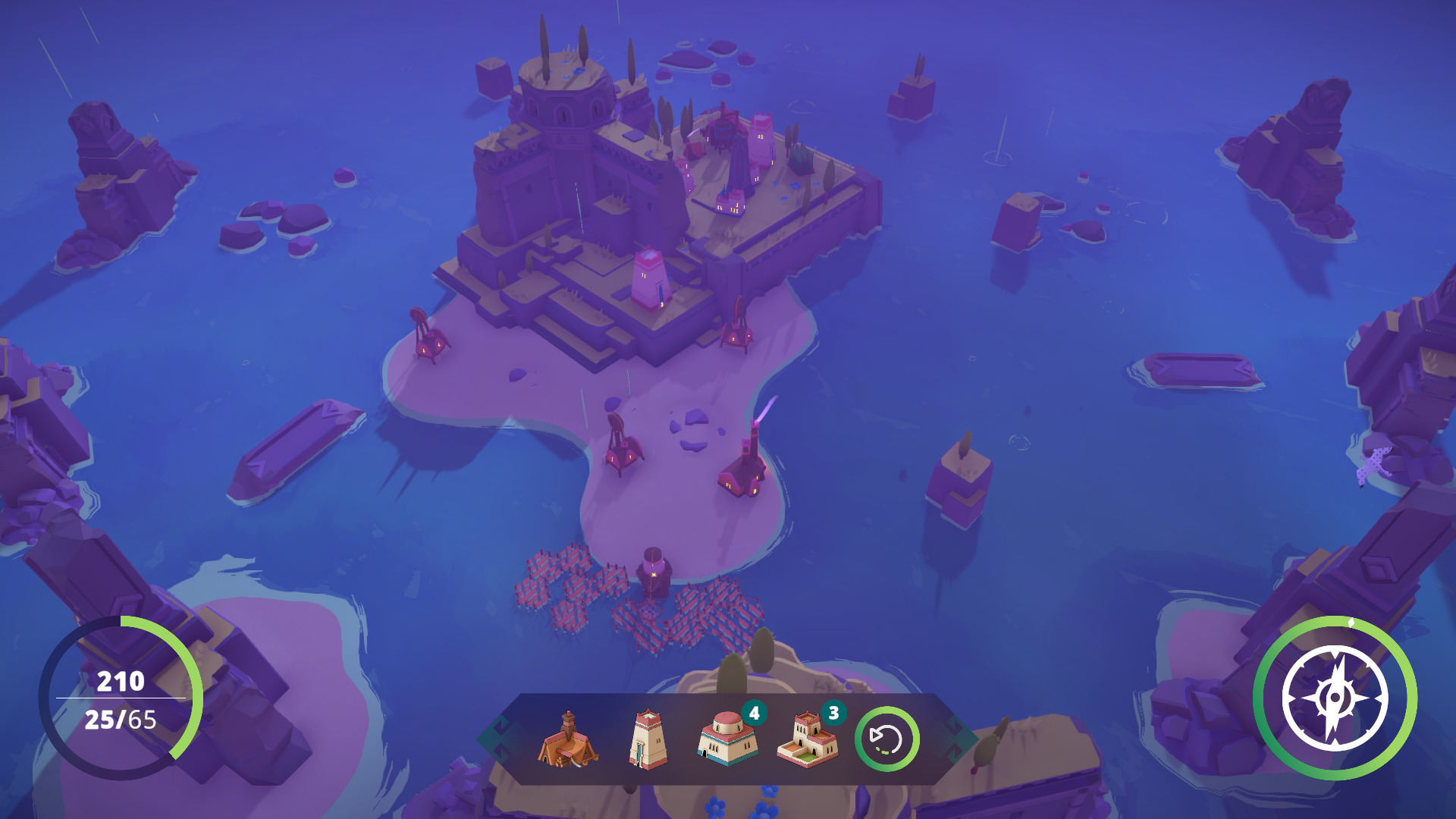Pick the tall tower building
Viewport: 1456px width, 819px height.
648,739
